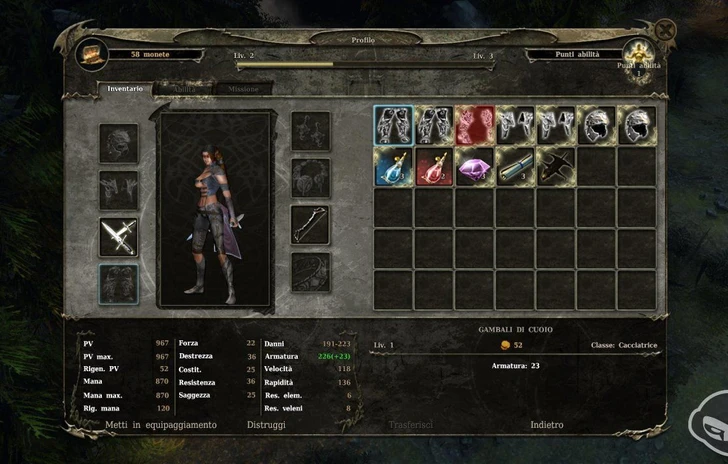Choose the rolled scroll item
This screenshot has height=464, width=728.
(x=515, y=167)
